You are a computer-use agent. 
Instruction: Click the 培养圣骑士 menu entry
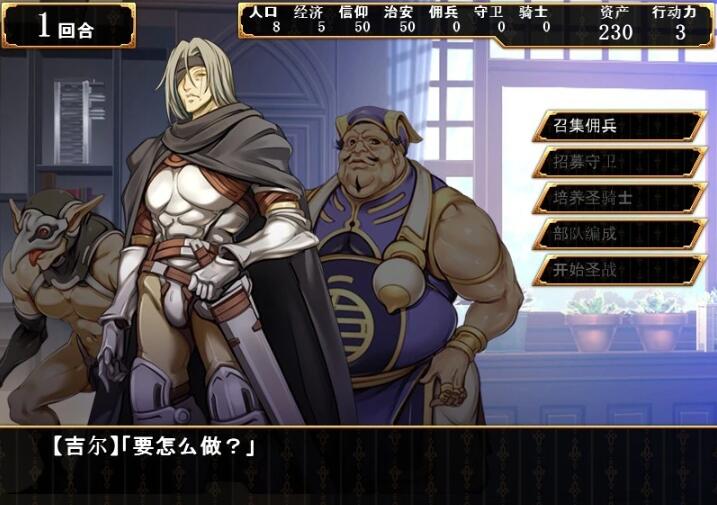pos(618,198)
